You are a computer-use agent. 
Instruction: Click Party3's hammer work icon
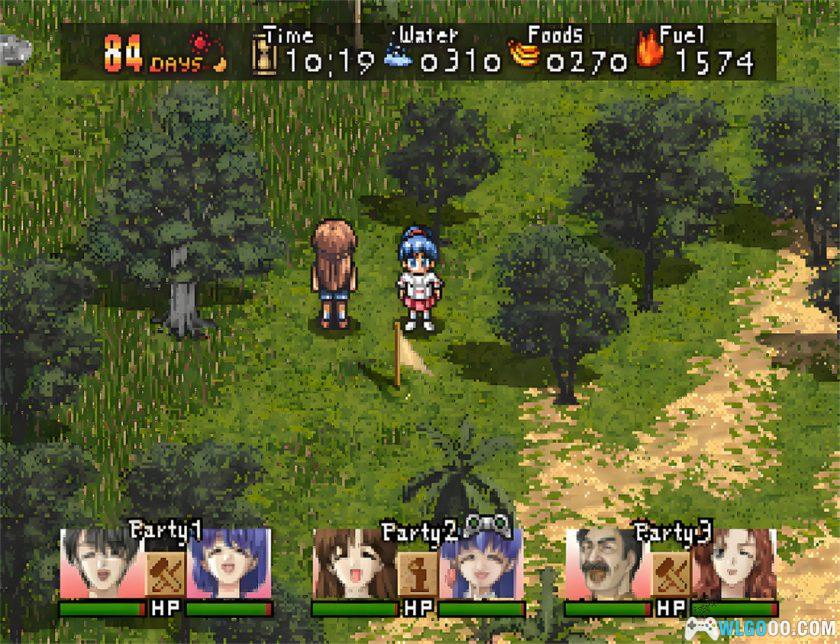669,573
